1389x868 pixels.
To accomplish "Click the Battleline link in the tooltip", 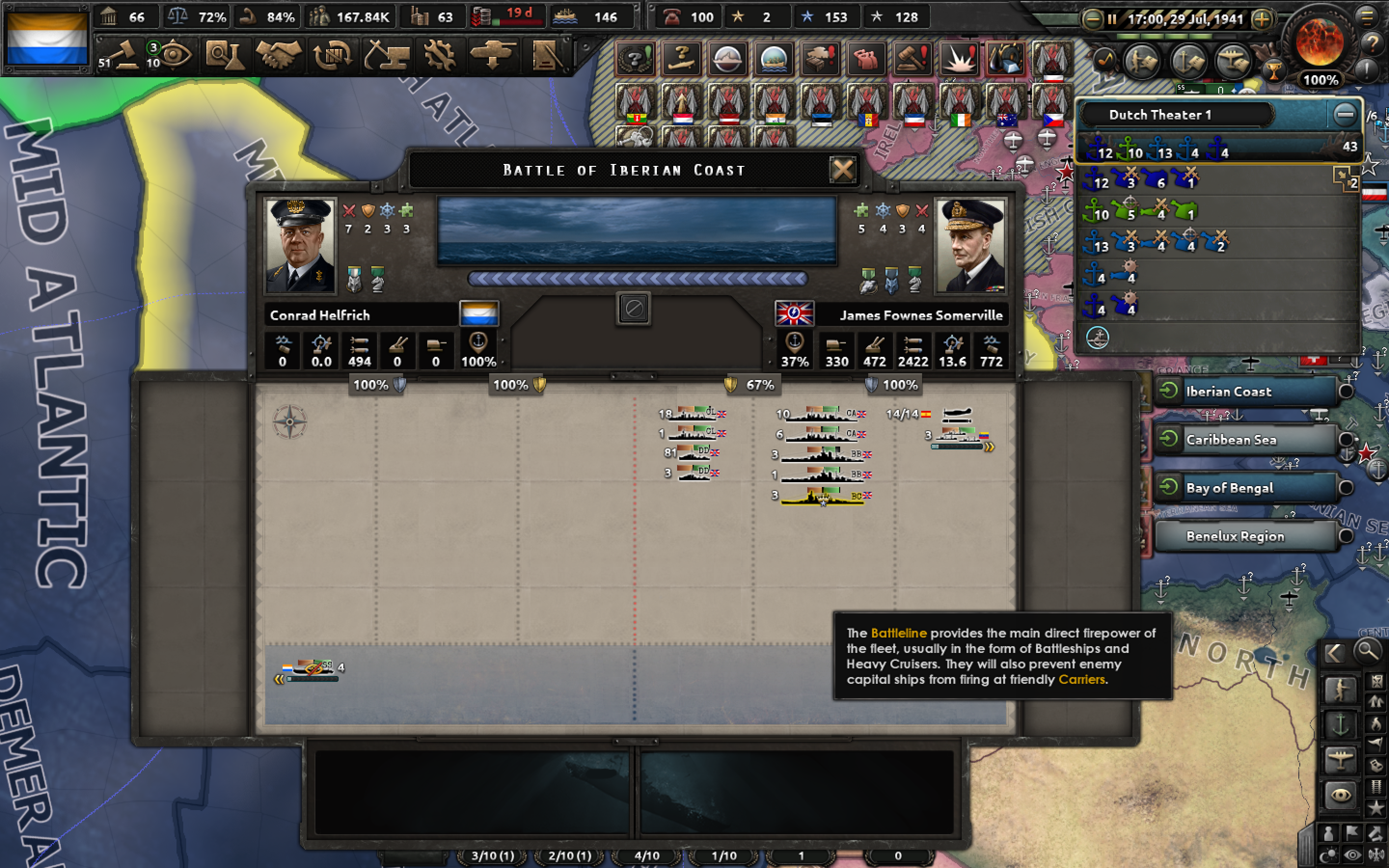I will [899, 633].
